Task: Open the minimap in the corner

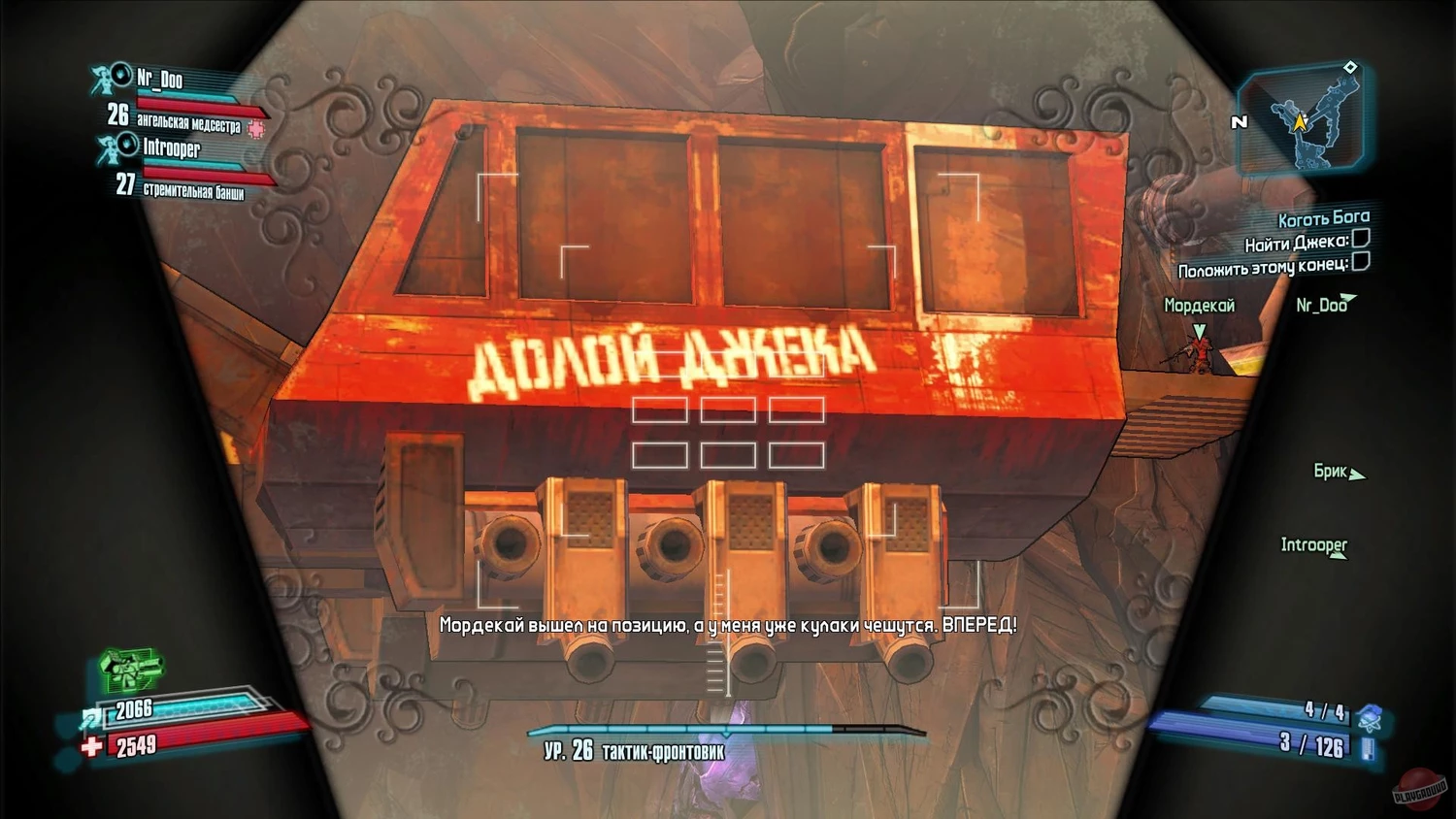Action: (x=1304, y=120)
